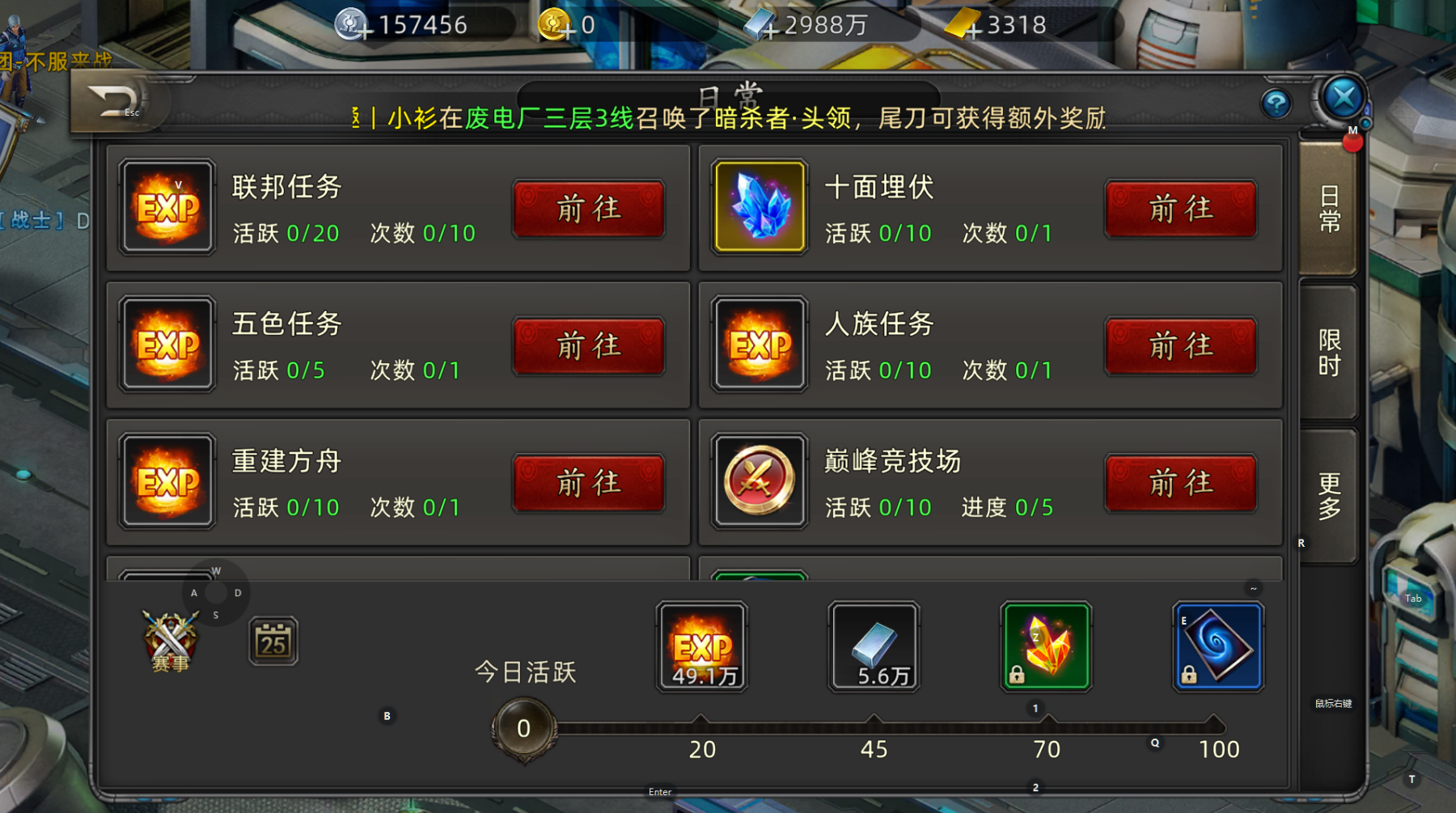Click the 巅峰竞技场 crossed swords icon
Viewport: 1456px width, 813px height.
(x=758, y=482)
